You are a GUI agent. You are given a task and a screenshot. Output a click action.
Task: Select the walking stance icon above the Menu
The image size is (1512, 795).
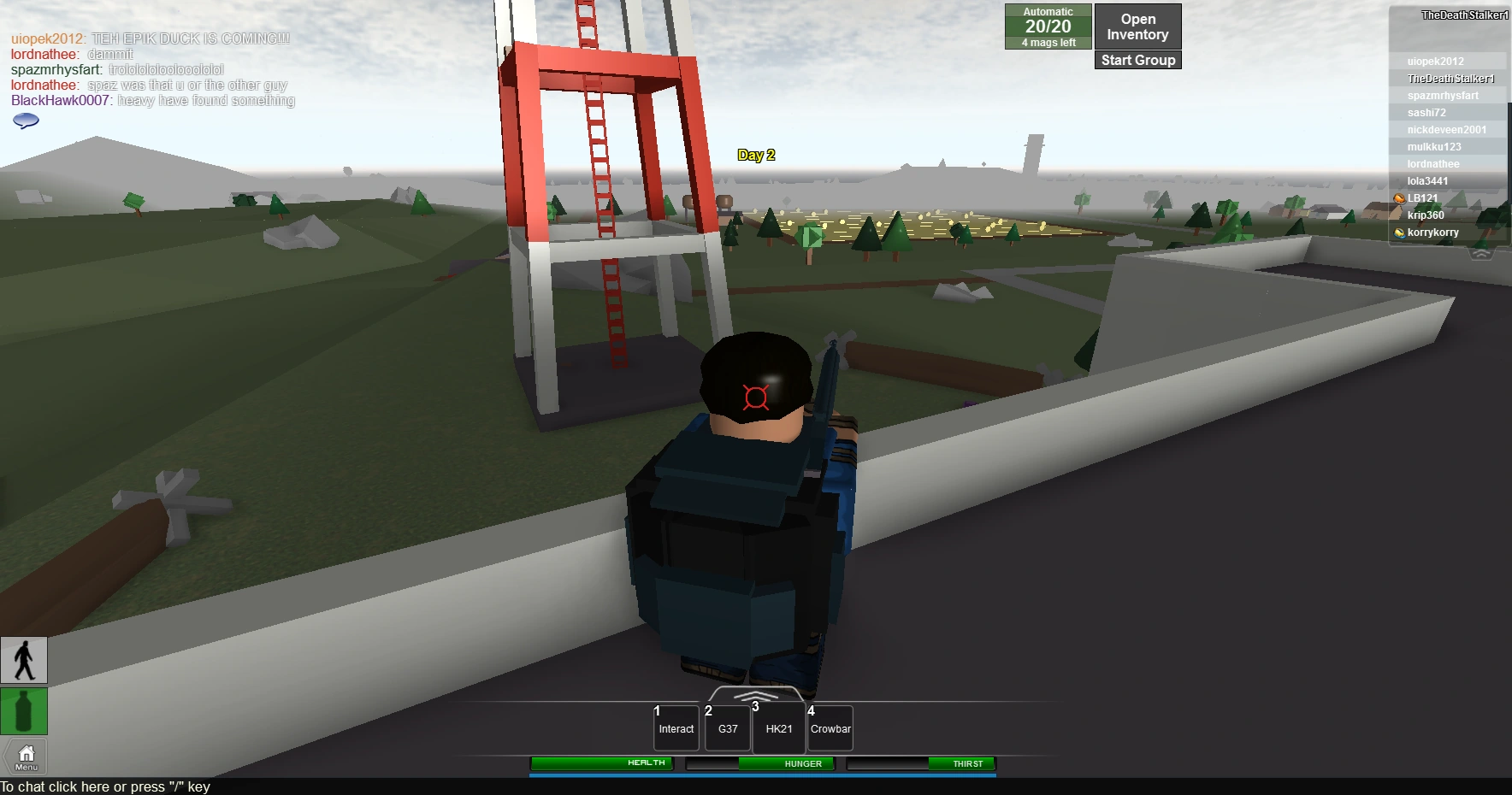pyautogui.click(x=24, y=660)
